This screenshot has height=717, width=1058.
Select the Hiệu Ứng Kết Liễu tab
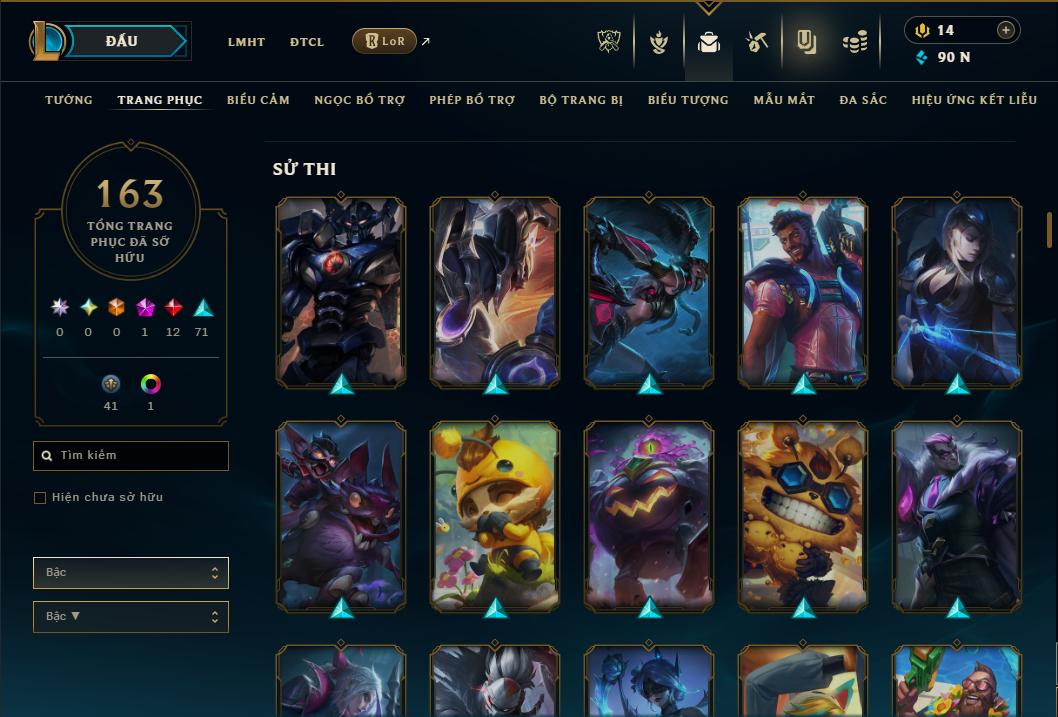tap(974, 100)
